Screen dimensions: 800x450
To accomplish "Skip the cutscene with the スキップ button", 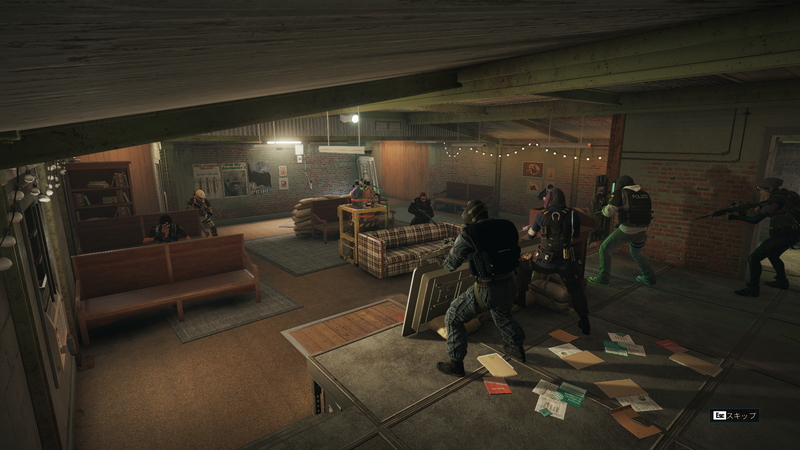I will 735,415.
